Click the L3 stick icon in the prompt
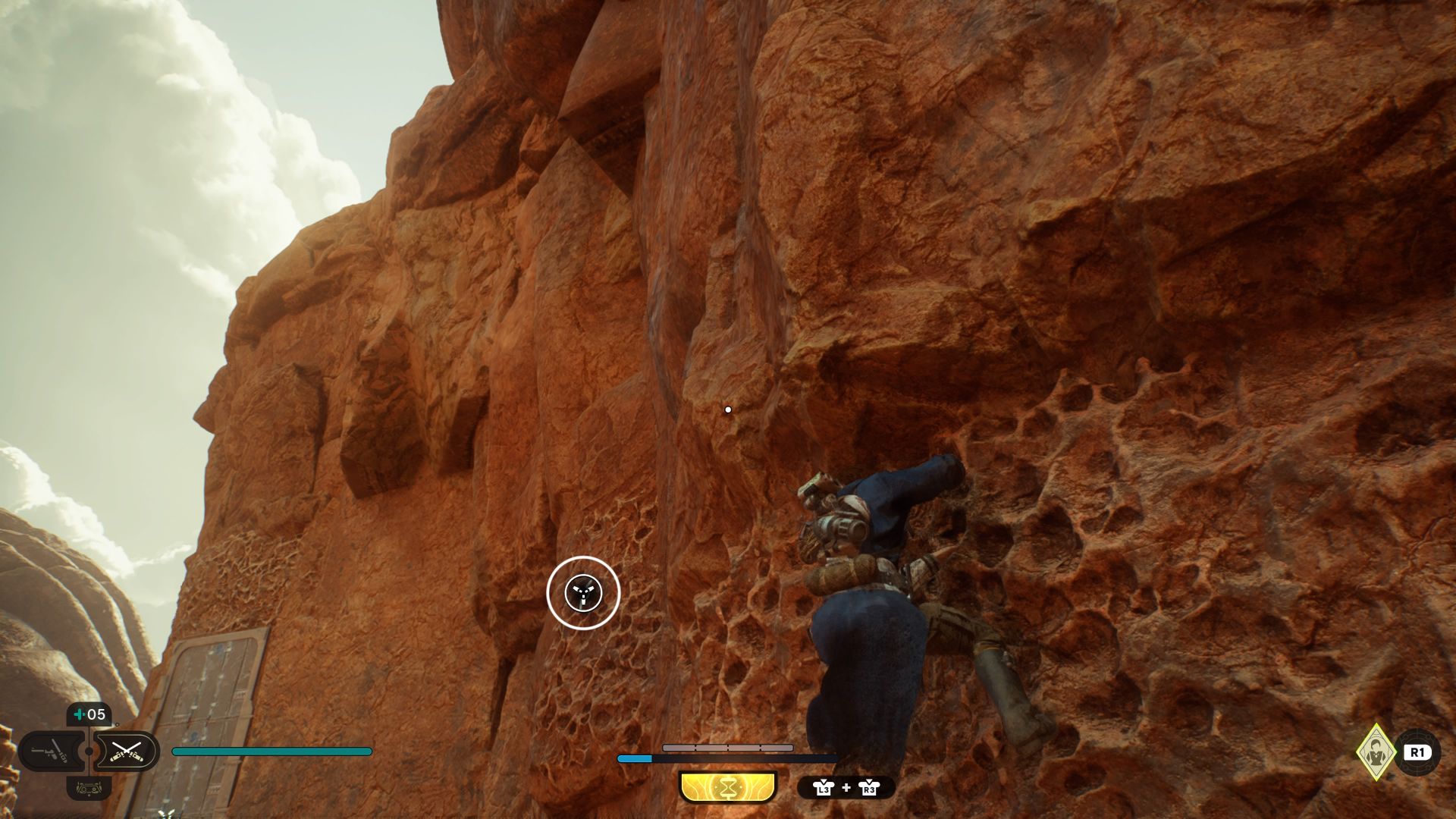The image size is (1456, 819). point(824,789)
